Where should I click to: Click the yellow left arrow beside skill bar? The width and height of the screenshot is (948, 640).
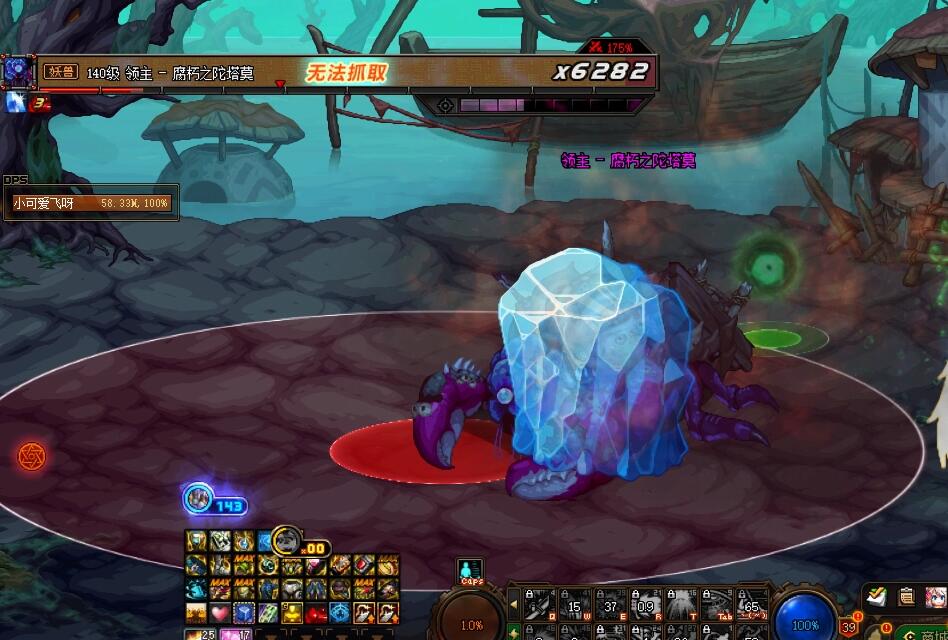pos(514,603)
